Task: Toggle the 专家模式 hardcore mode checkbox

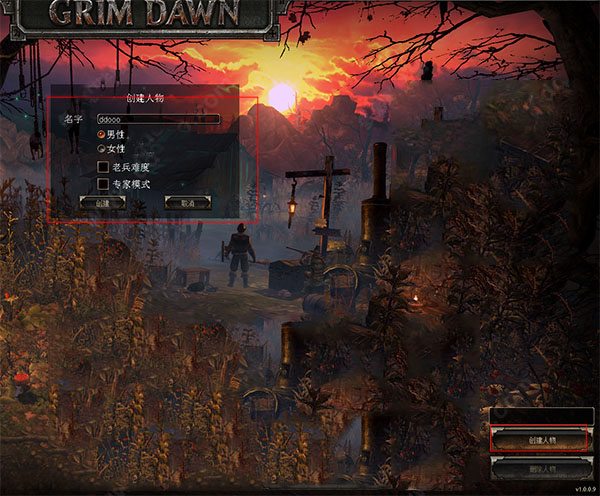Action: (x=102, y=184)
